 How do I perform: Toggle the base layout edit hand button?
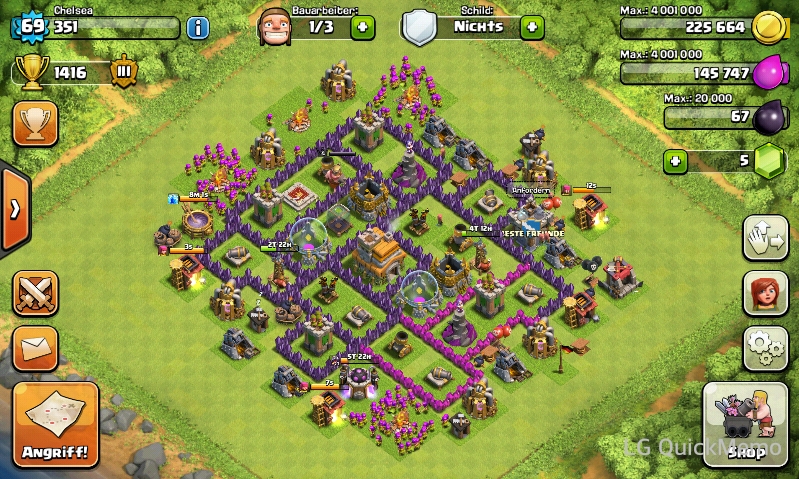pos(765,237)
